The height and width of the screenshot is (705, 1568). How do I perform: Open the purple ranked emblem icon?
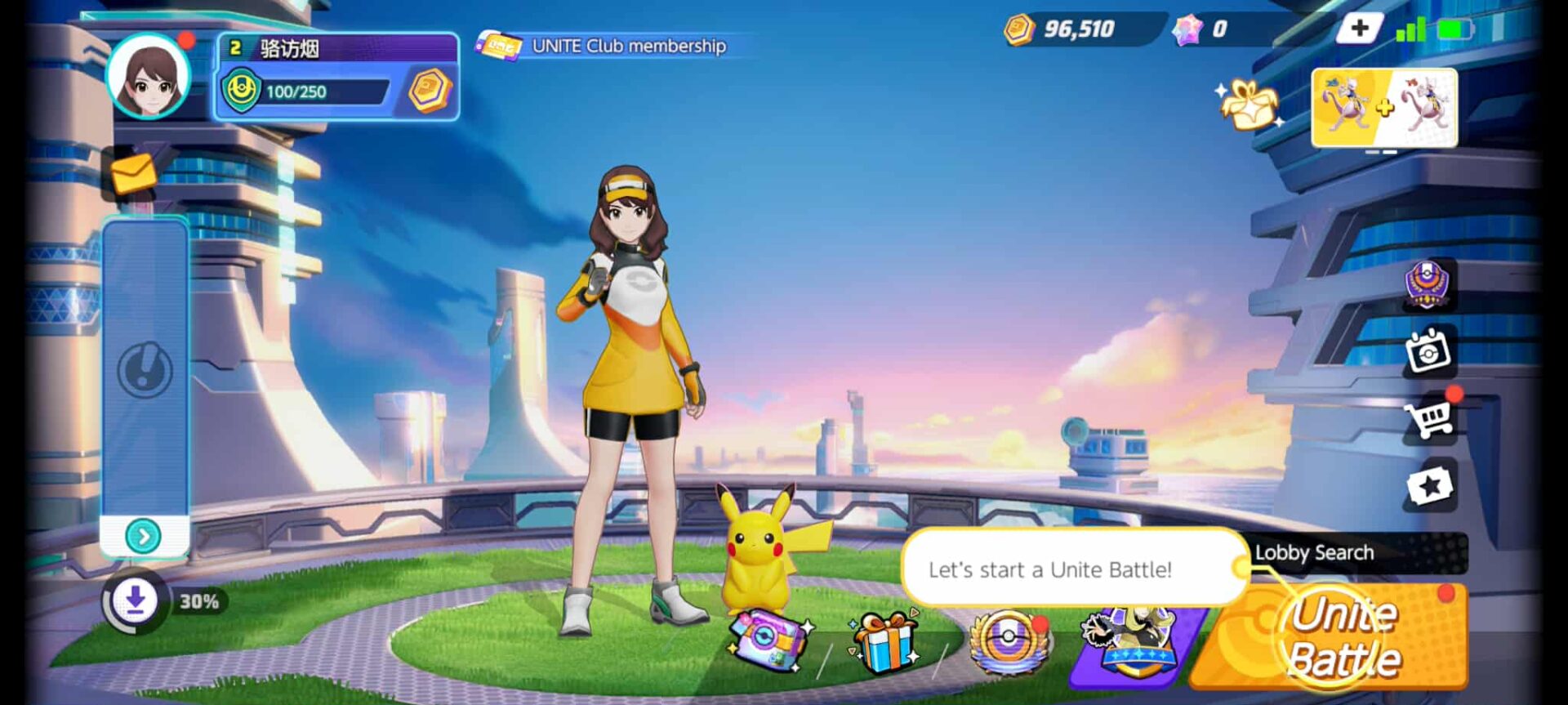click(x=1427, y=284)
